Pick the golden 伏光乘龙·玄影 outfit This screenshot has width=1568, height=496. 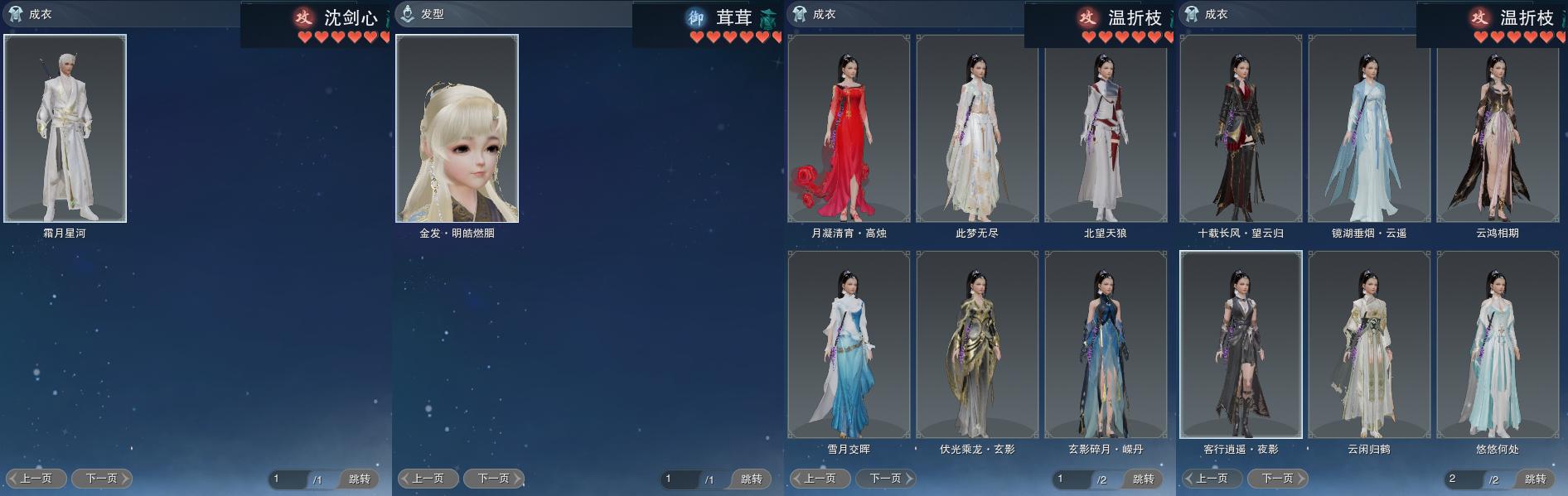(x=977, y=344)
